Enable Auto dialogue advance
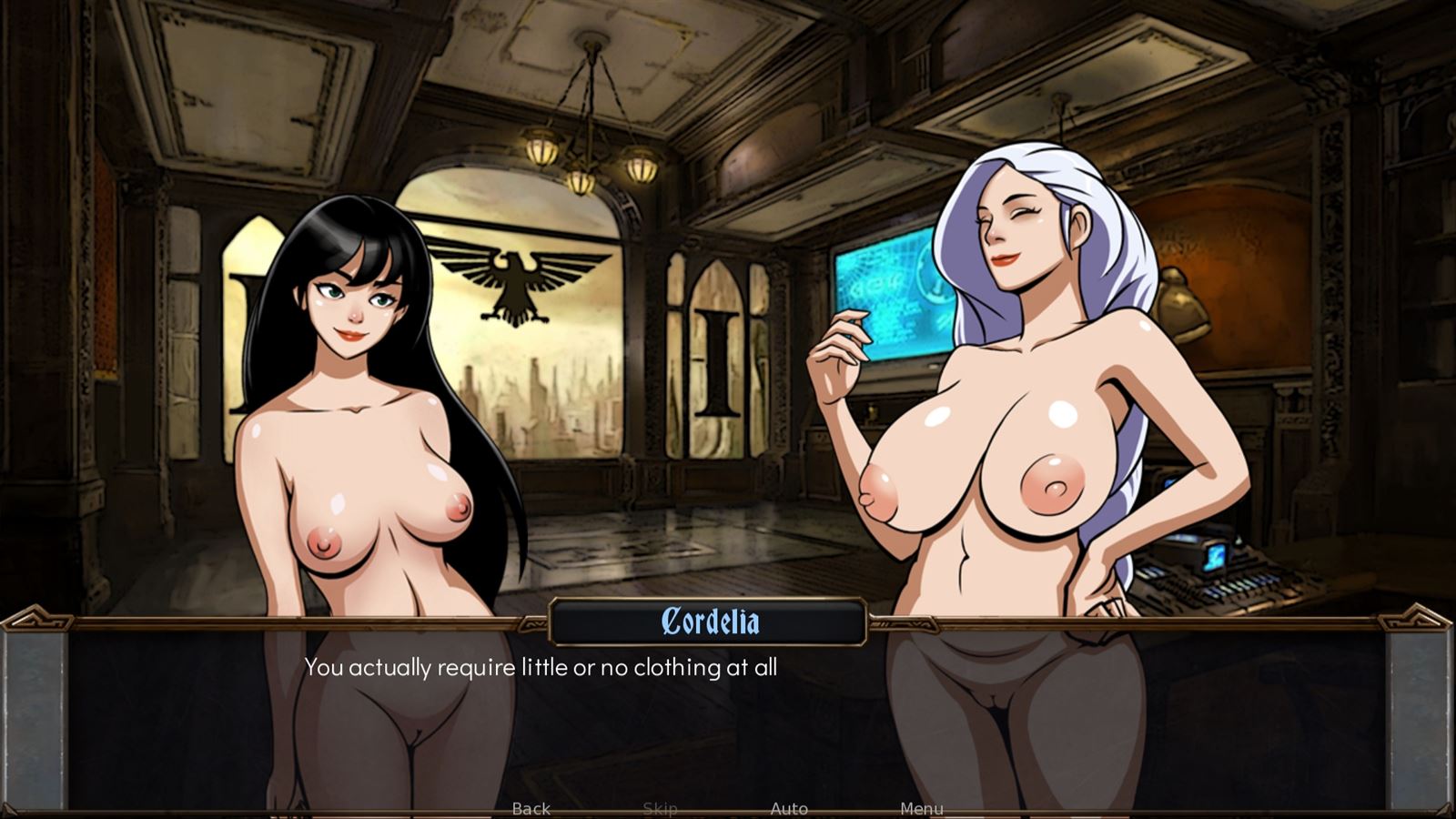The width and height of the screenshot is (1456, 819). point(789,808)
